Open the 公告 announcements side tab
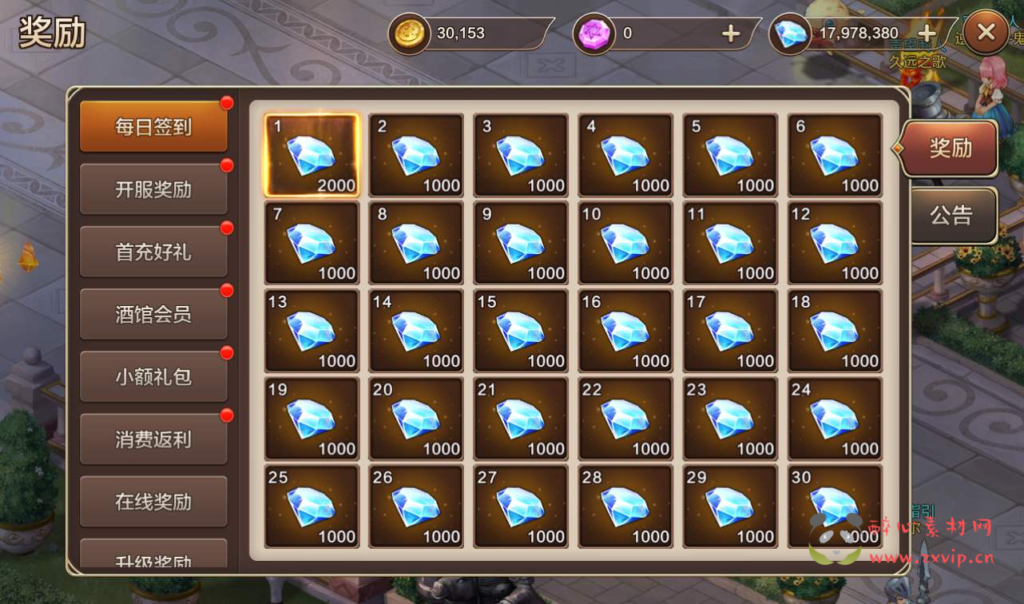This screenshot has width=1024, height=604. click(x=950, y=215)
